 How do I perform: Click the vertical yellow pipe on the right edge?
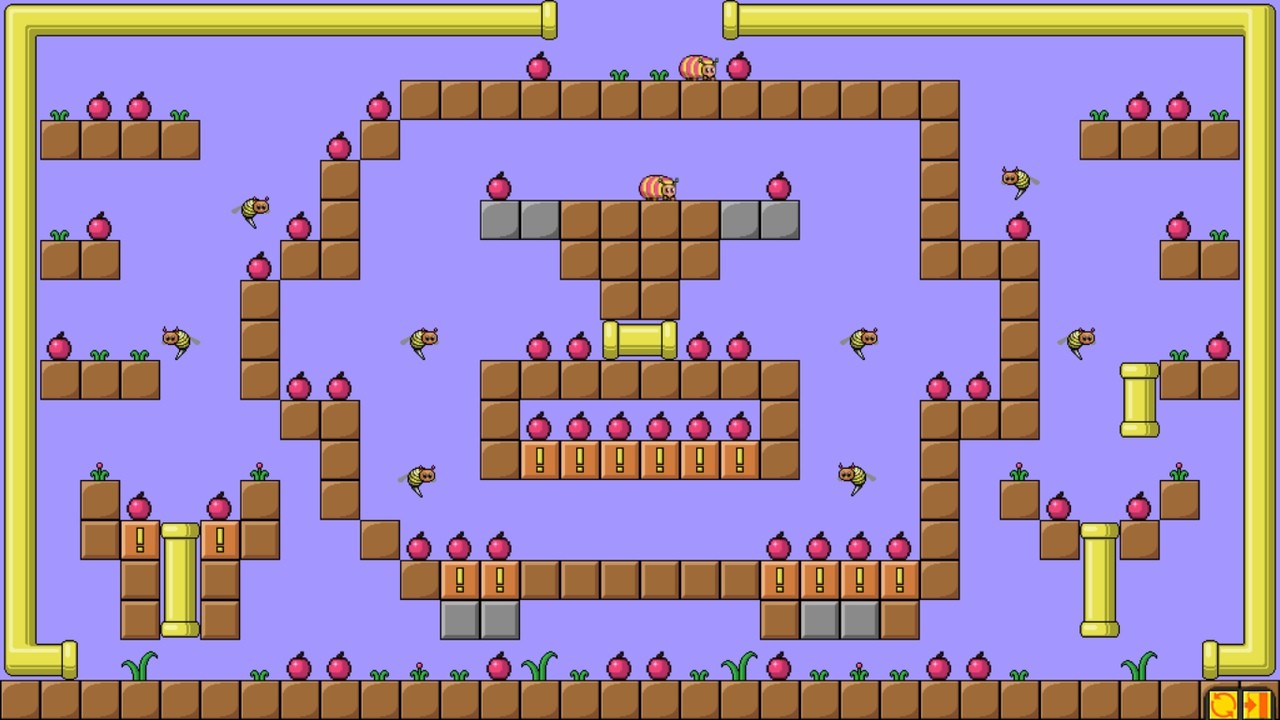[1138, 400]
